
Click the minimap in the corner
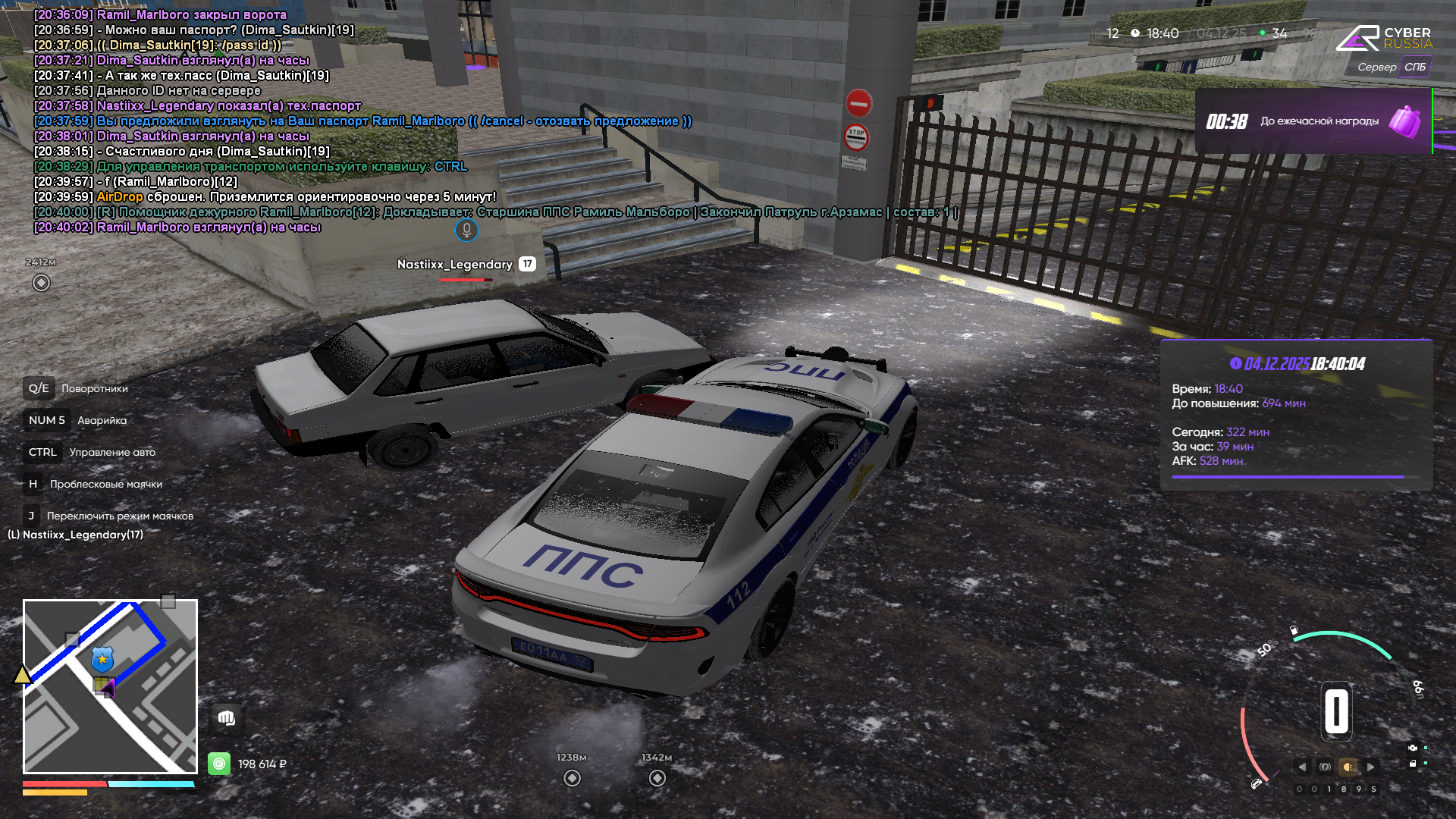coord(110,686)
